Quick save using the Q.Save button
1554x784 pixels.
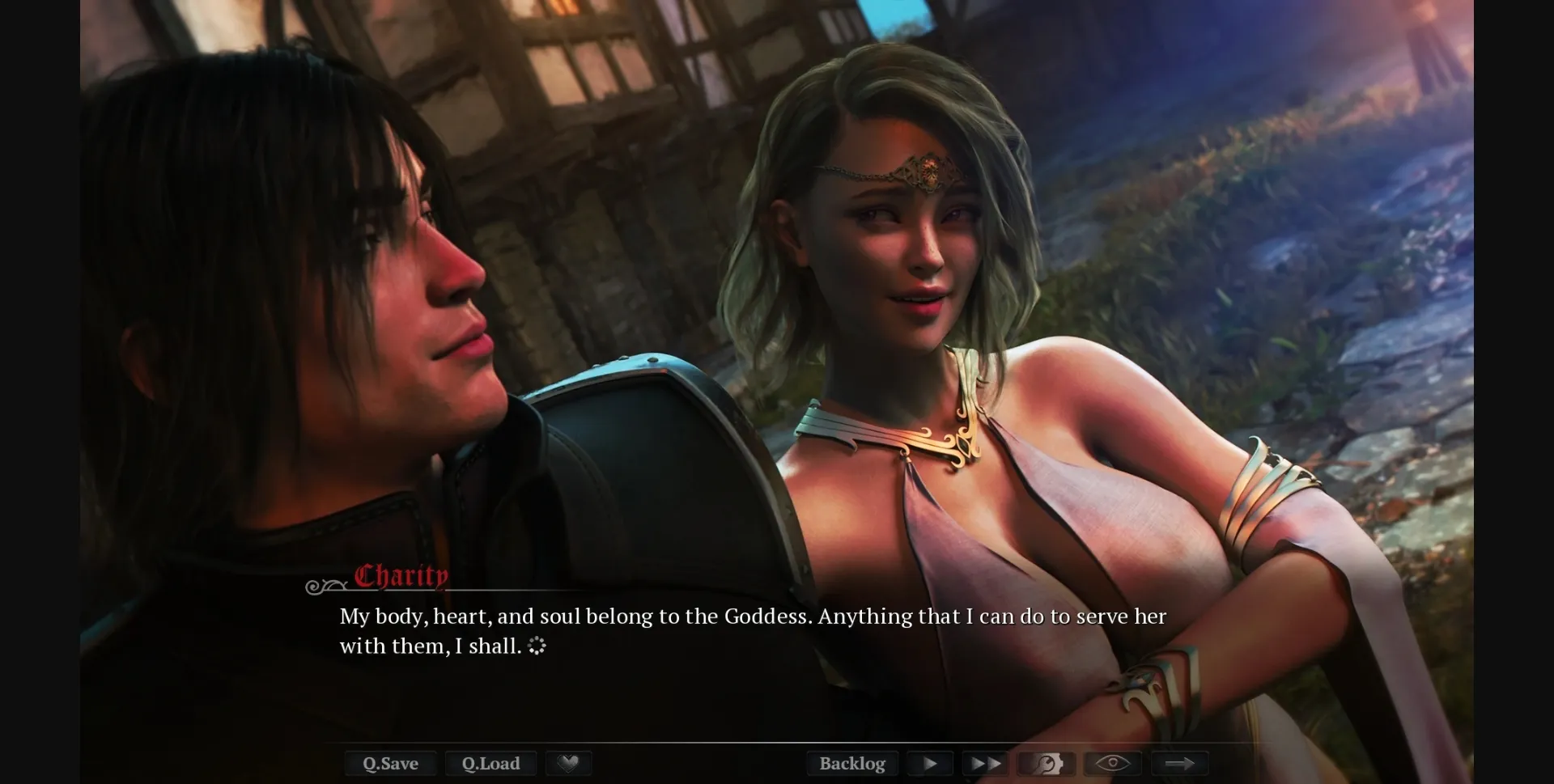click(x=391, y=763)
